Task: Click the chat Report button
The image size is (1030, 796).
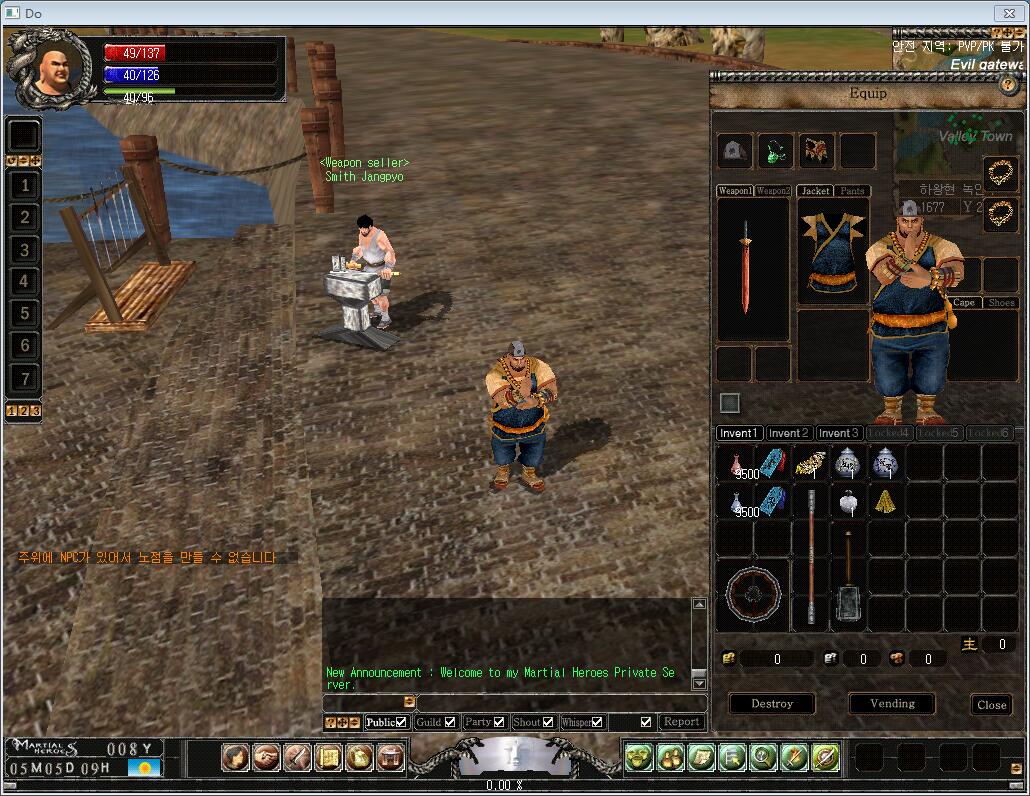Action: 682,722
